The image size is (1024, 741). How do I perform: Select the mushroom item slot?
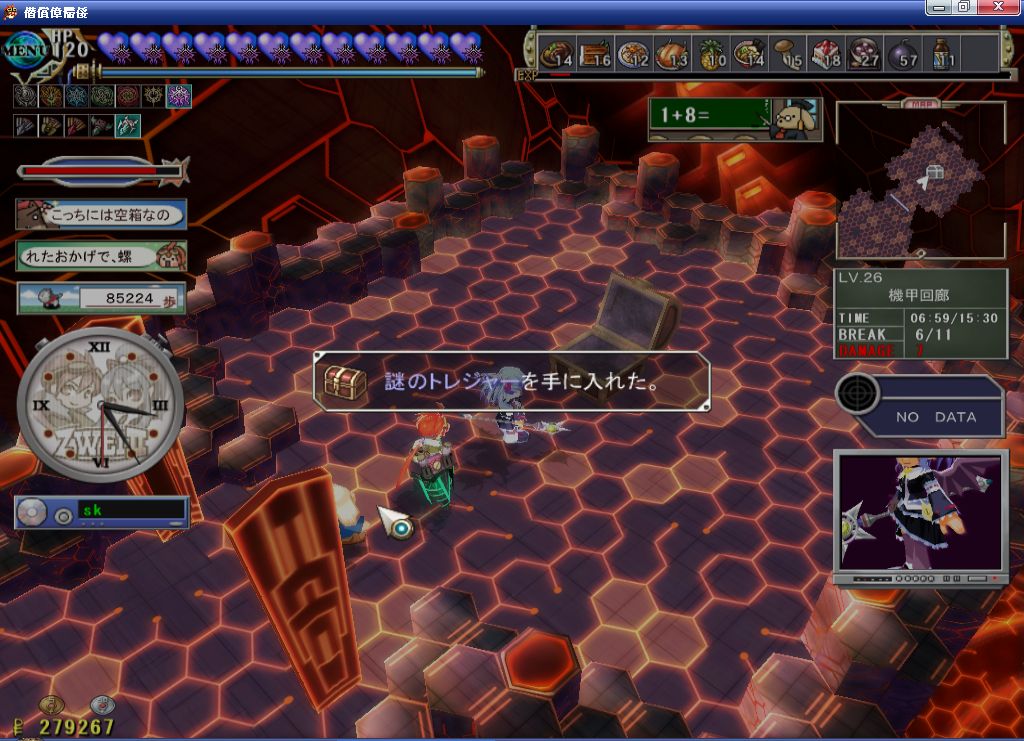[788, 53]
